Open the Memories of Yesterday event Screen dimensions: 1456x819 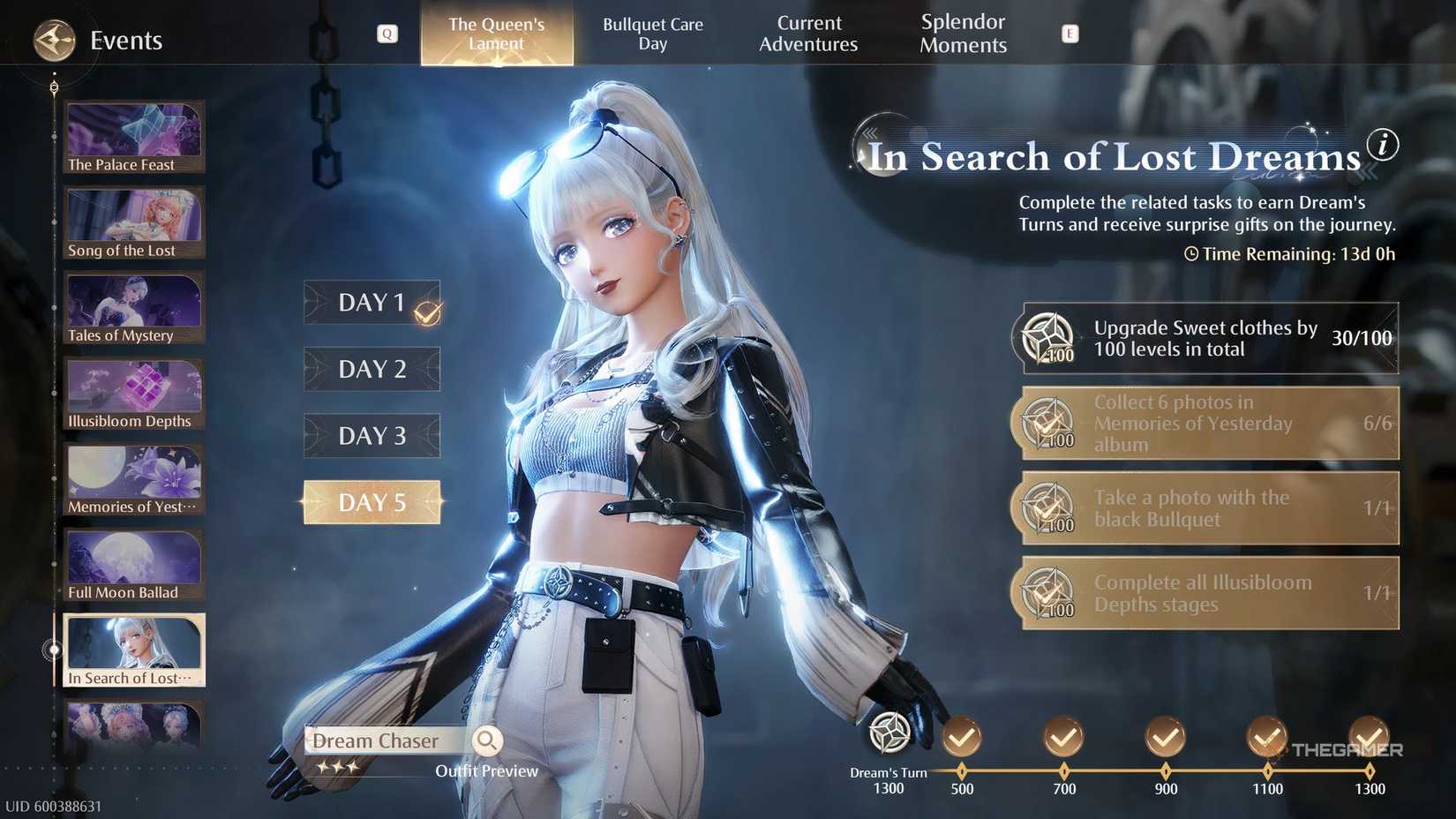click(133, 477)
